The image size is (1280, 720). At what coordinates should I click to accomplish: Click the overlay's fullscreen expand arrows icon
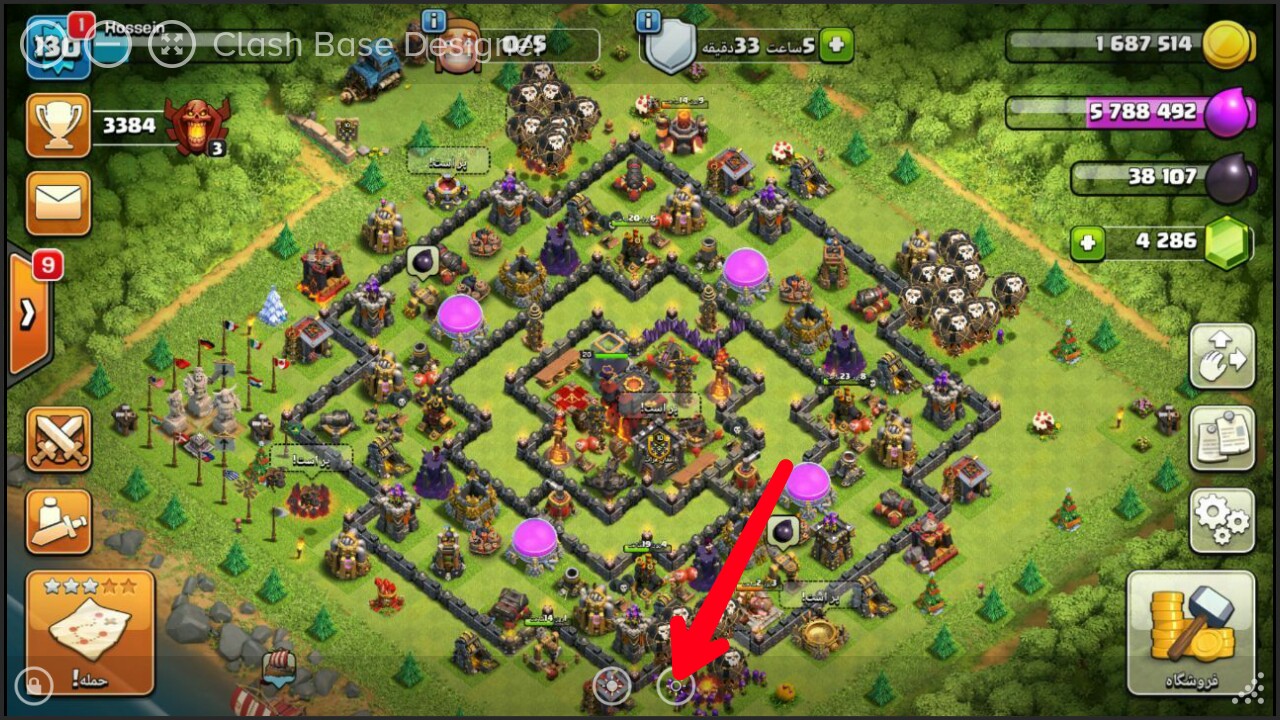click(171, 45)
